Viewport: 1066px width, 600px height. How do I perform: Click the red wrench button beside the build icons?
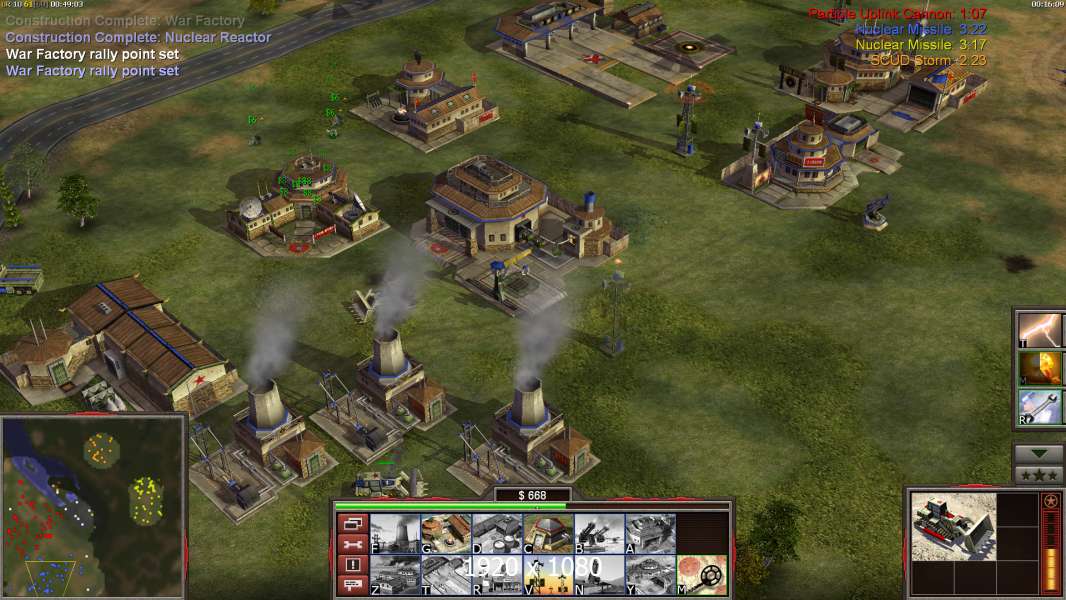pyautogui.click(x=351, y=544)
